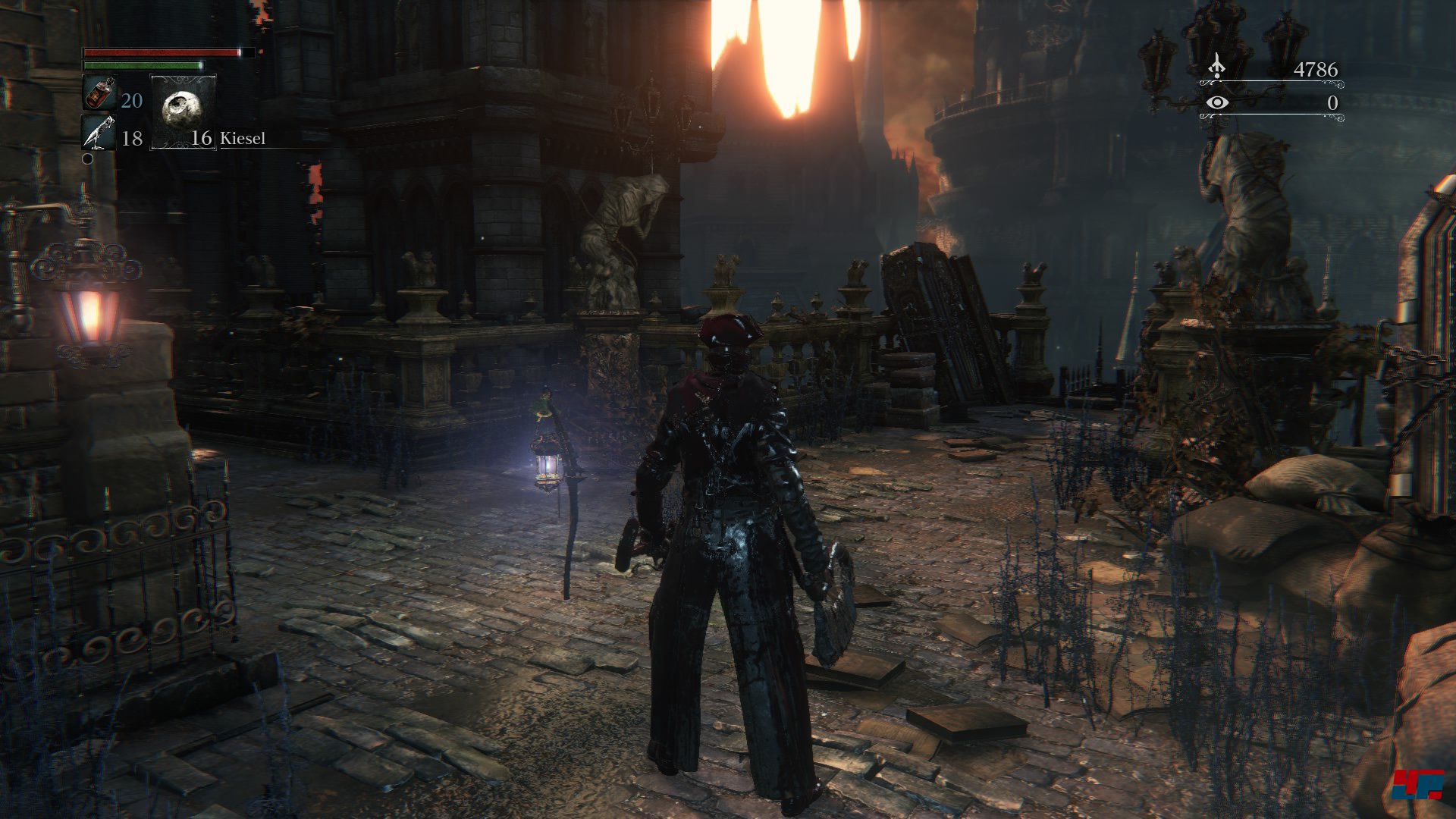Choose the Kiesel pebble quick item slot
Image resolution: width=1456 pixels, height=819 pixels.
coord(184,111)
